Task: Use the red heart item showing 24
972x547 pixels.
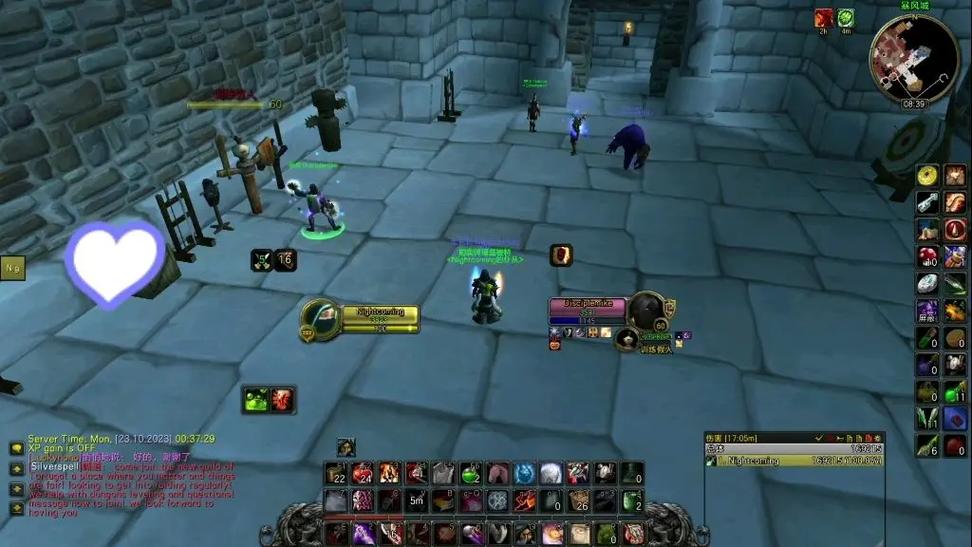Action: pos(362,473)
